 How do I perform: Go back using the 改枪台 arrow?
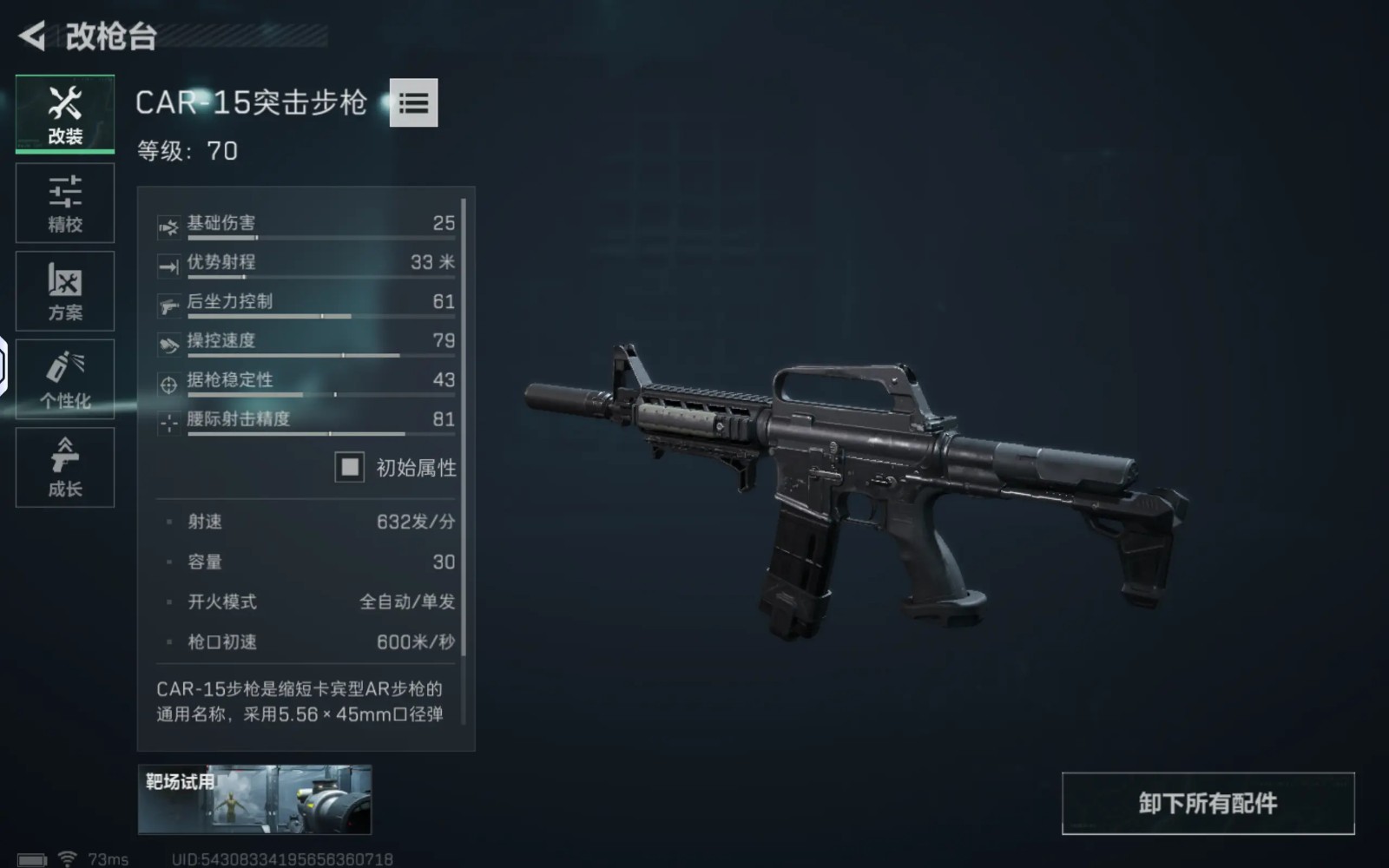pyautogui.click(x=32, y=36)
